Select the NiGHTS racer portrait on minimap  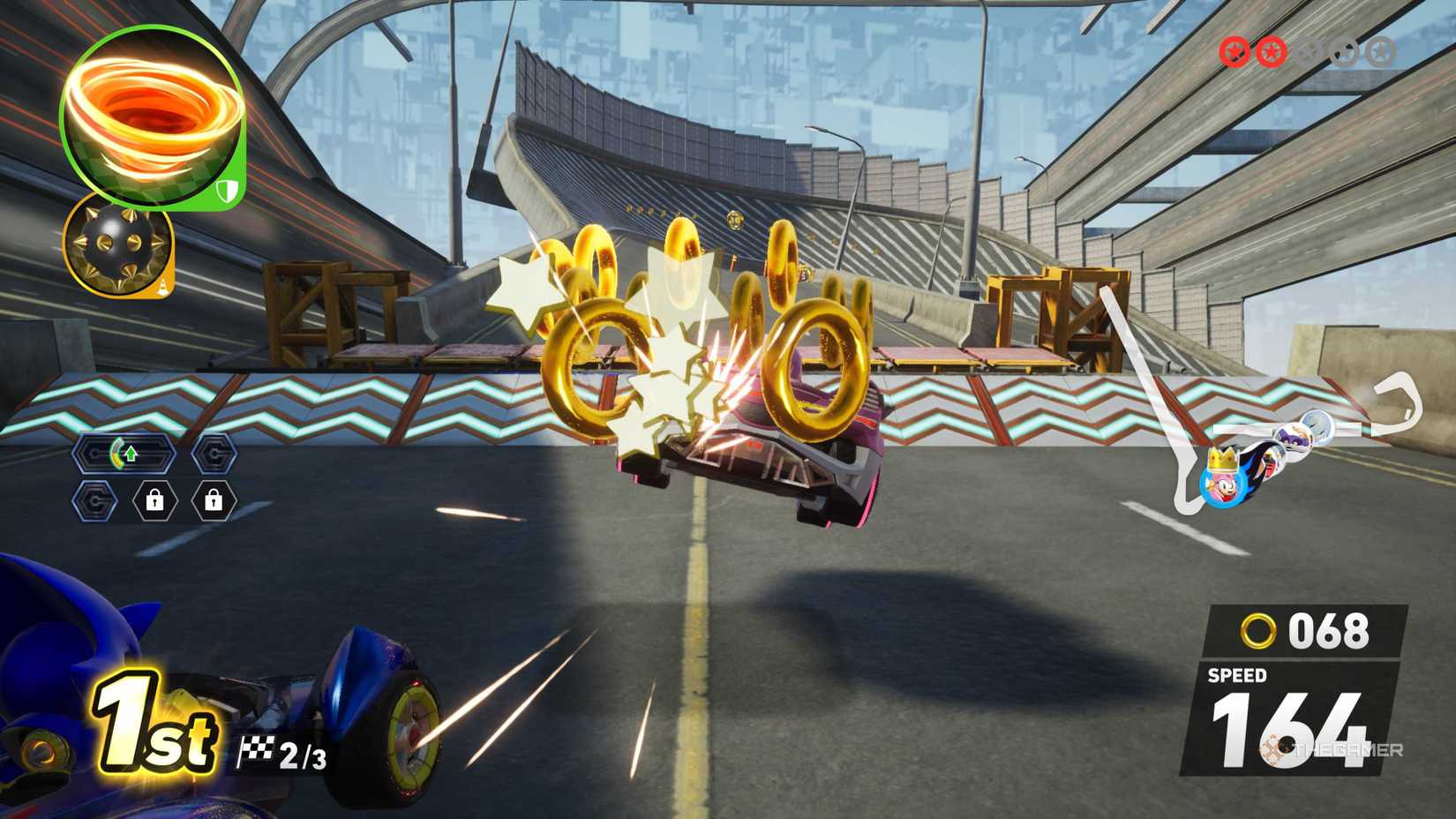(1294, 434)
